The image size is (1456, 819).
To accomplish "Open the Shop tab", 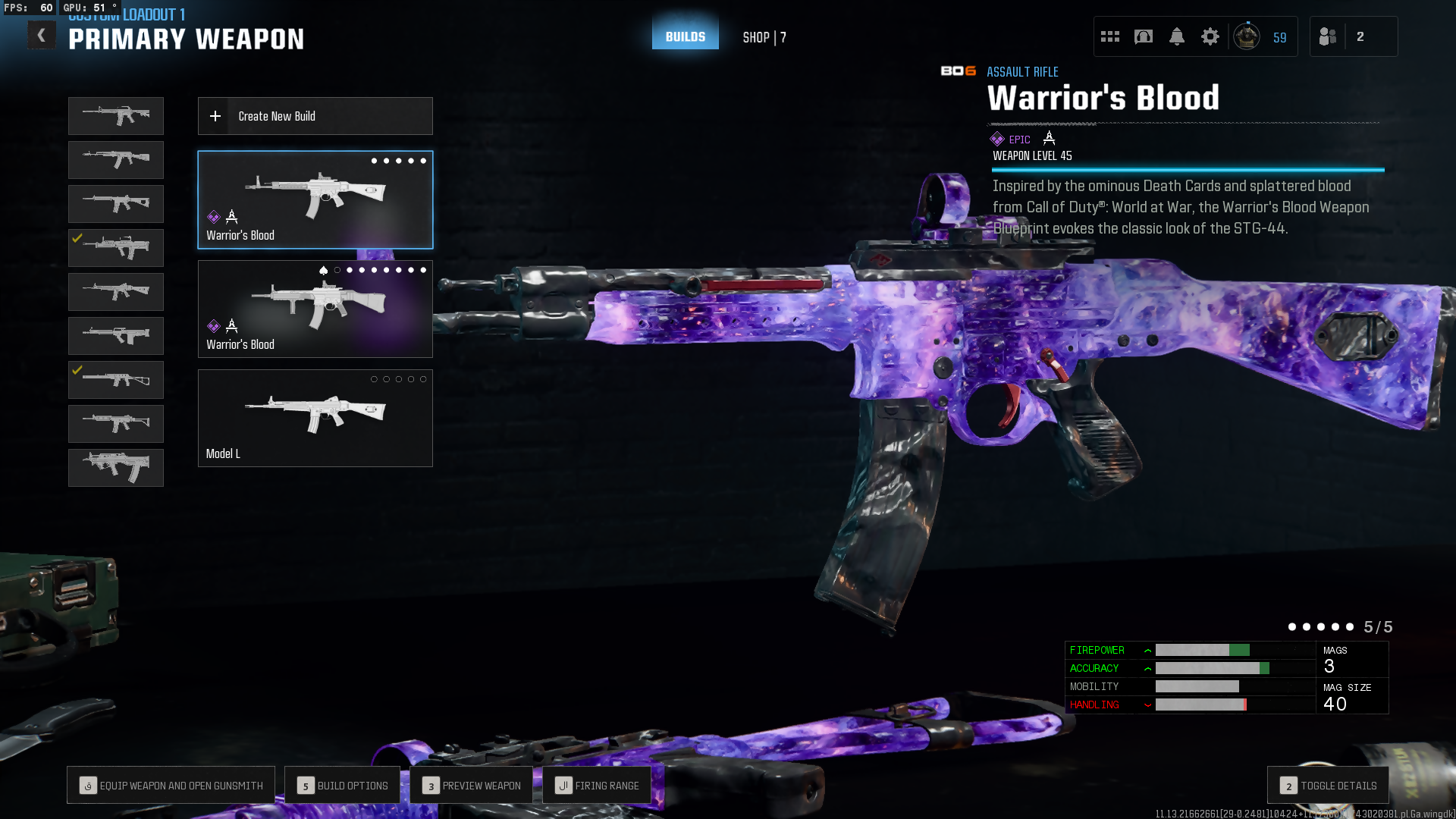I will coord(764,37).
